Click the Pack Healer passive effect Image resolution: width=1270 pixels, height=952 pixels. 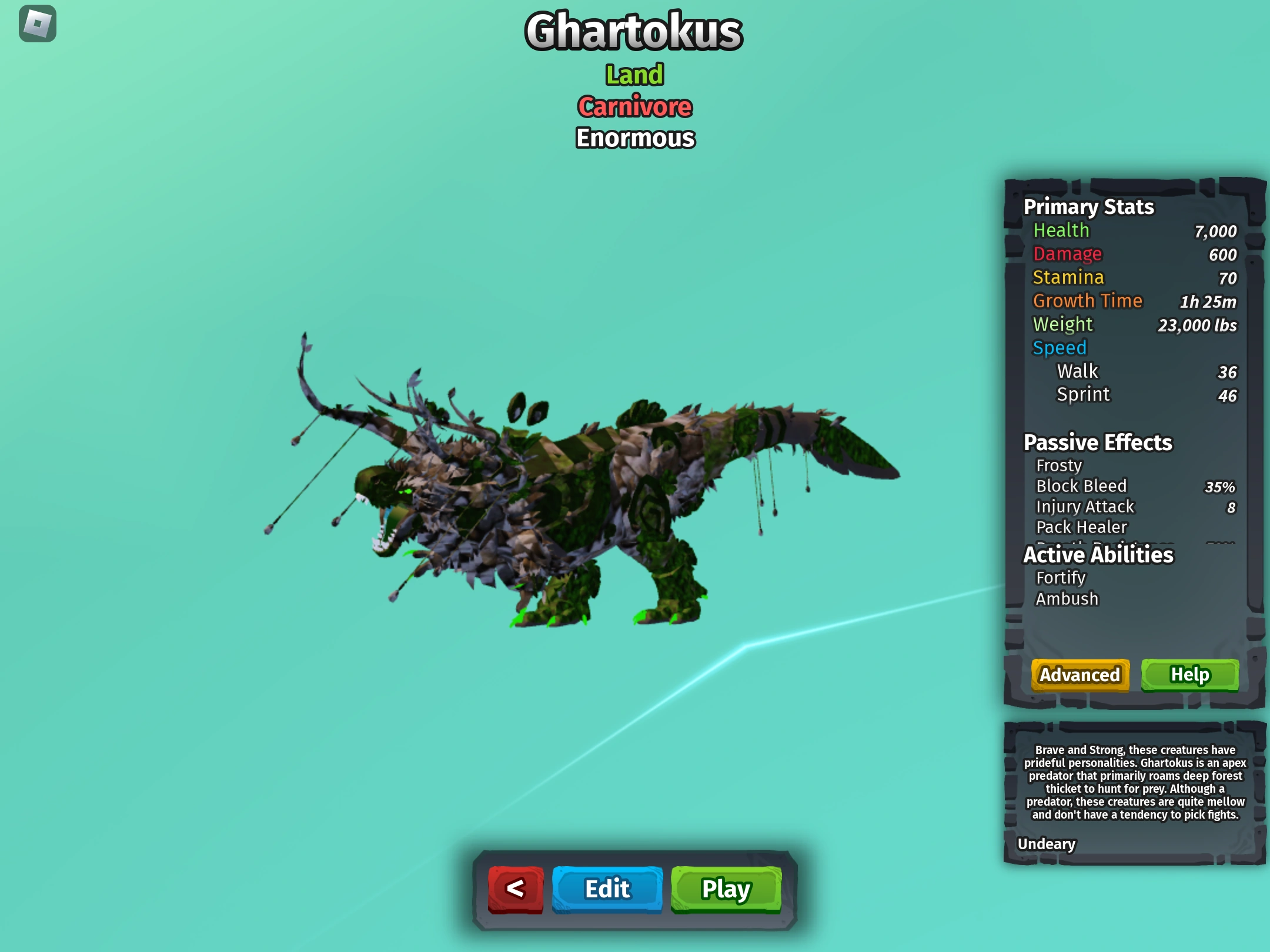[x=1082, y=527]
